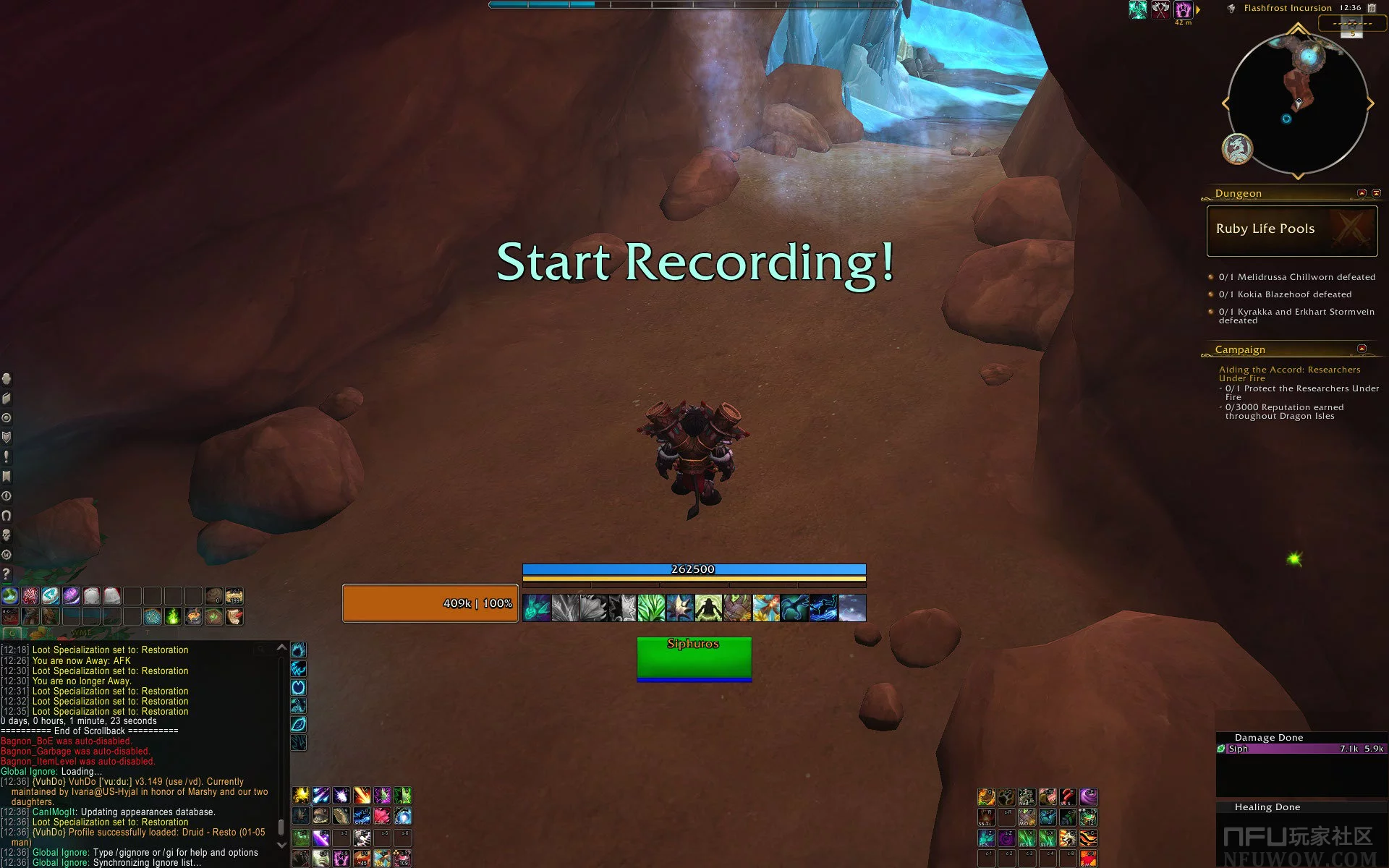Image resolution: width=1389 pixels, height=868 pixels.
Task: Click the dragon emblem button on the minimap
Action: click(x=1237, y=149)
